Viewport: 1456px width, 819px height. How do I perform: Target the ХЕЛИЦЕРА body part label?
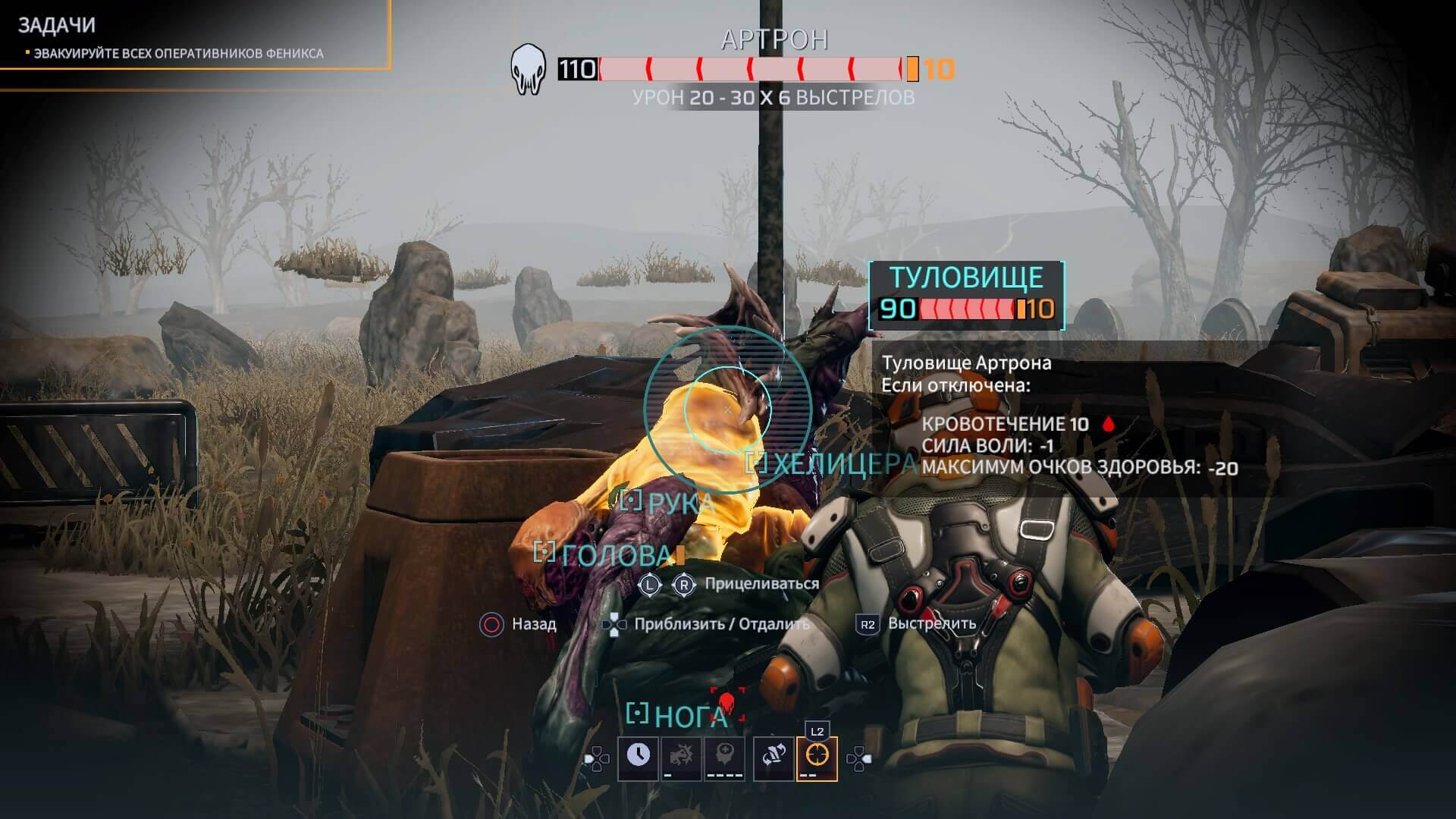[x=833, y=463]
